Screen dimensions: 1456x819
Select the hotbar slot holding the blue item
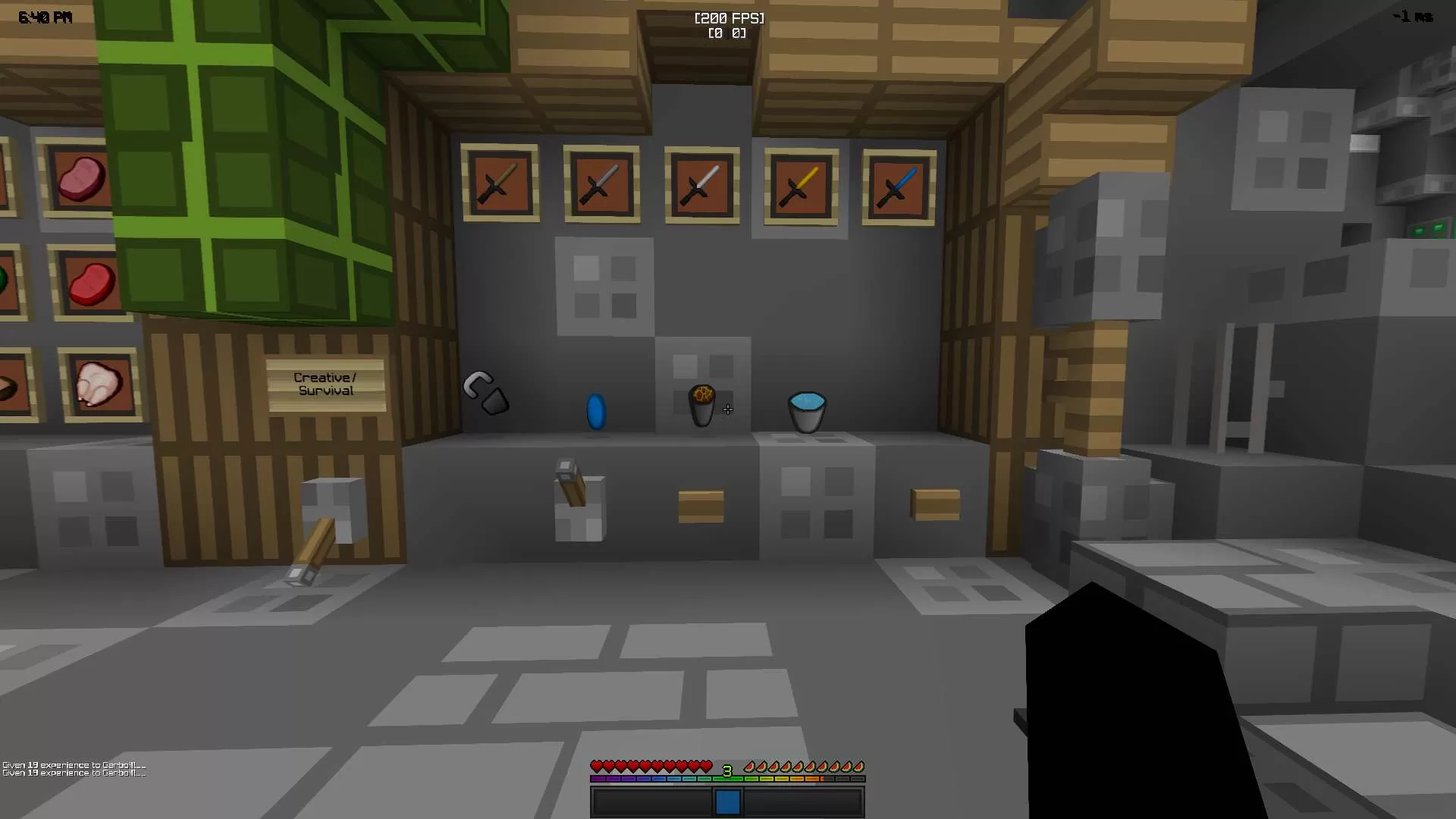click(x=728, y=801)
